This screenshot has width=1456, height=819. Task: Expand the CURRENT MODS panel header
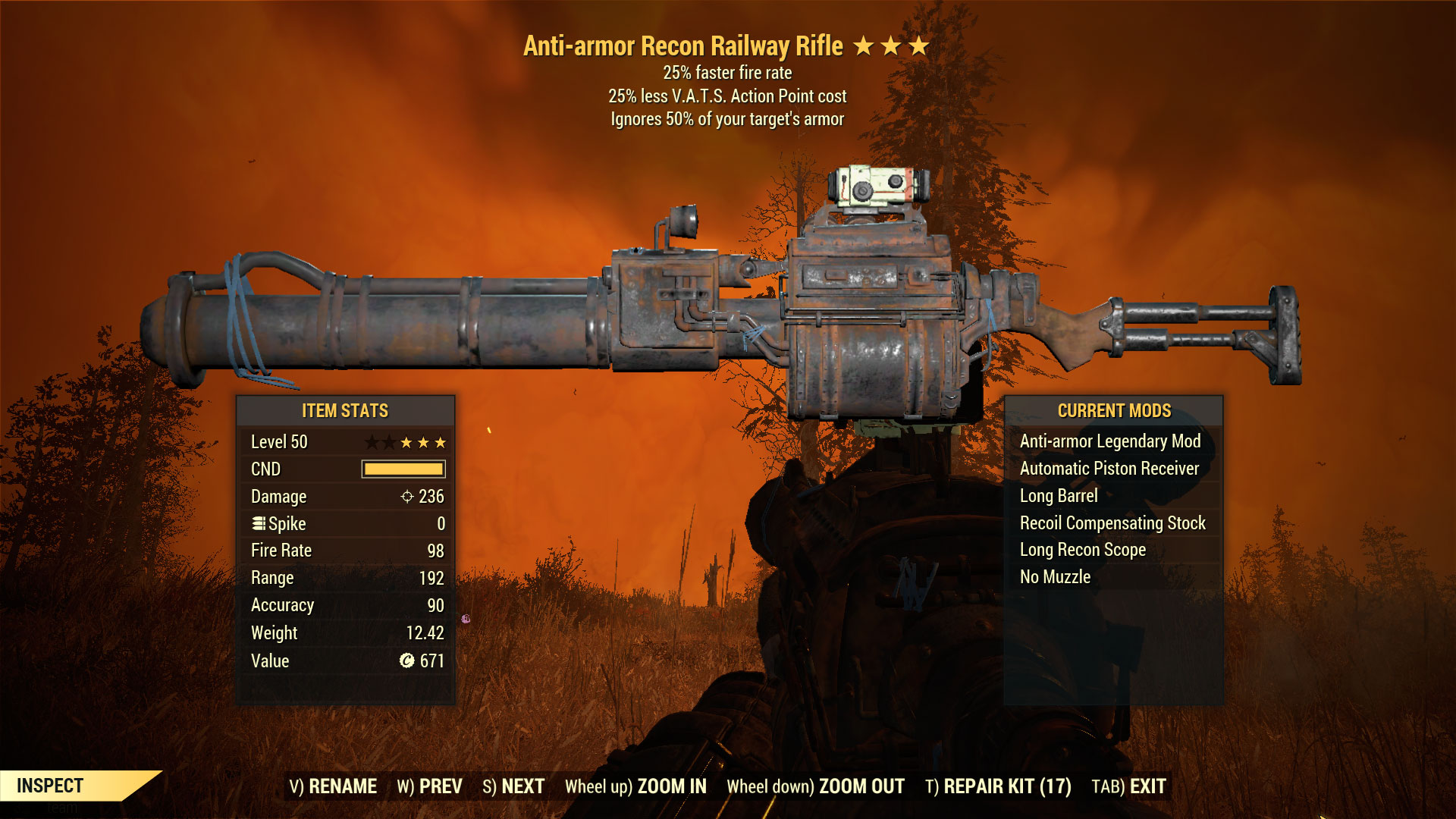pyautogui.click(x=1114, y=410)
